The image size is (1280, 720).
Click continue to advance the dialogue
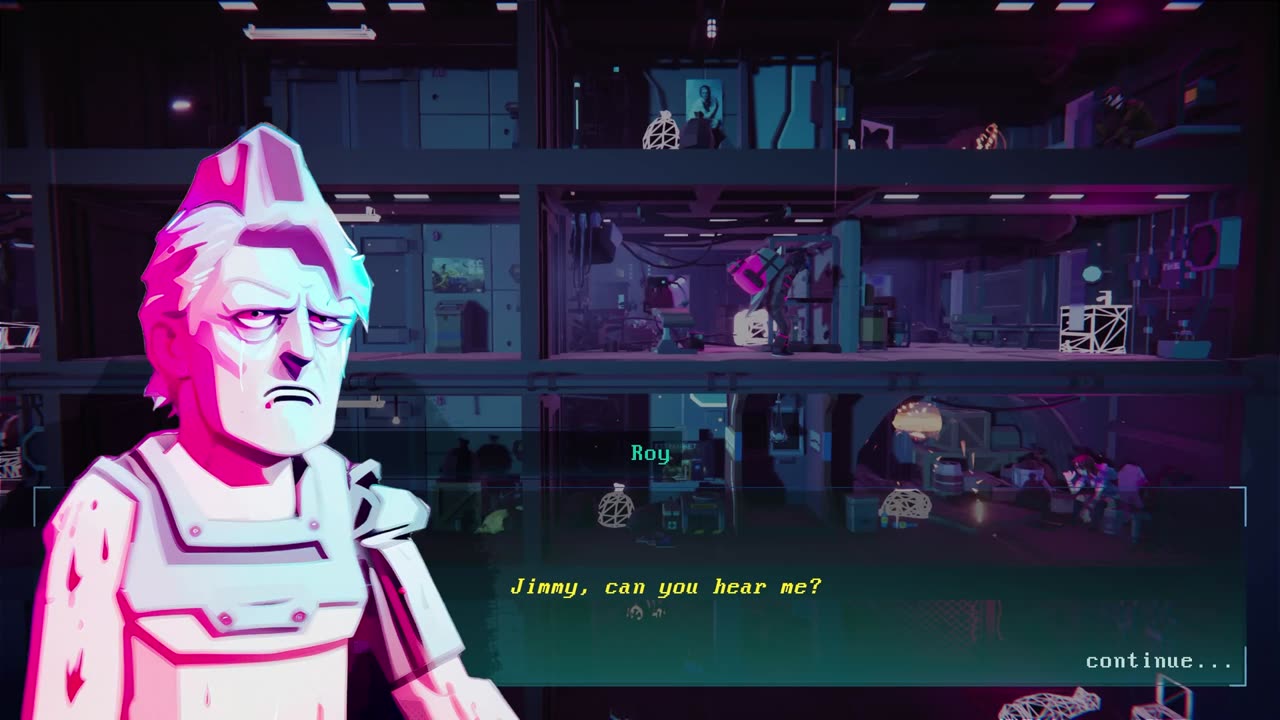coord(1158,661)
